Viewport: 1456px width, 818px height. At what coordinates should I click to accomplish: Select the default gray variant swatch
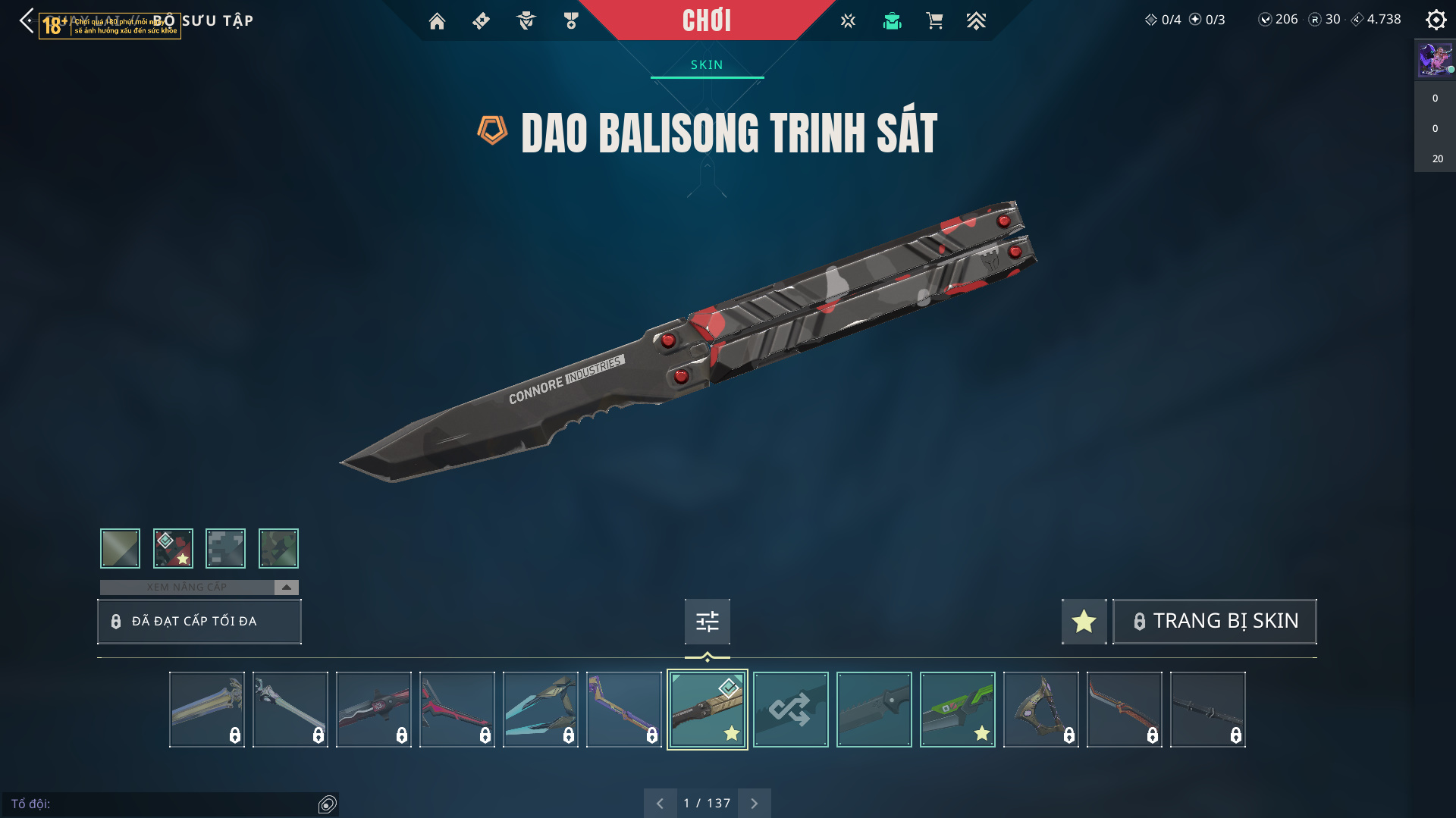[x=120, y=548]
